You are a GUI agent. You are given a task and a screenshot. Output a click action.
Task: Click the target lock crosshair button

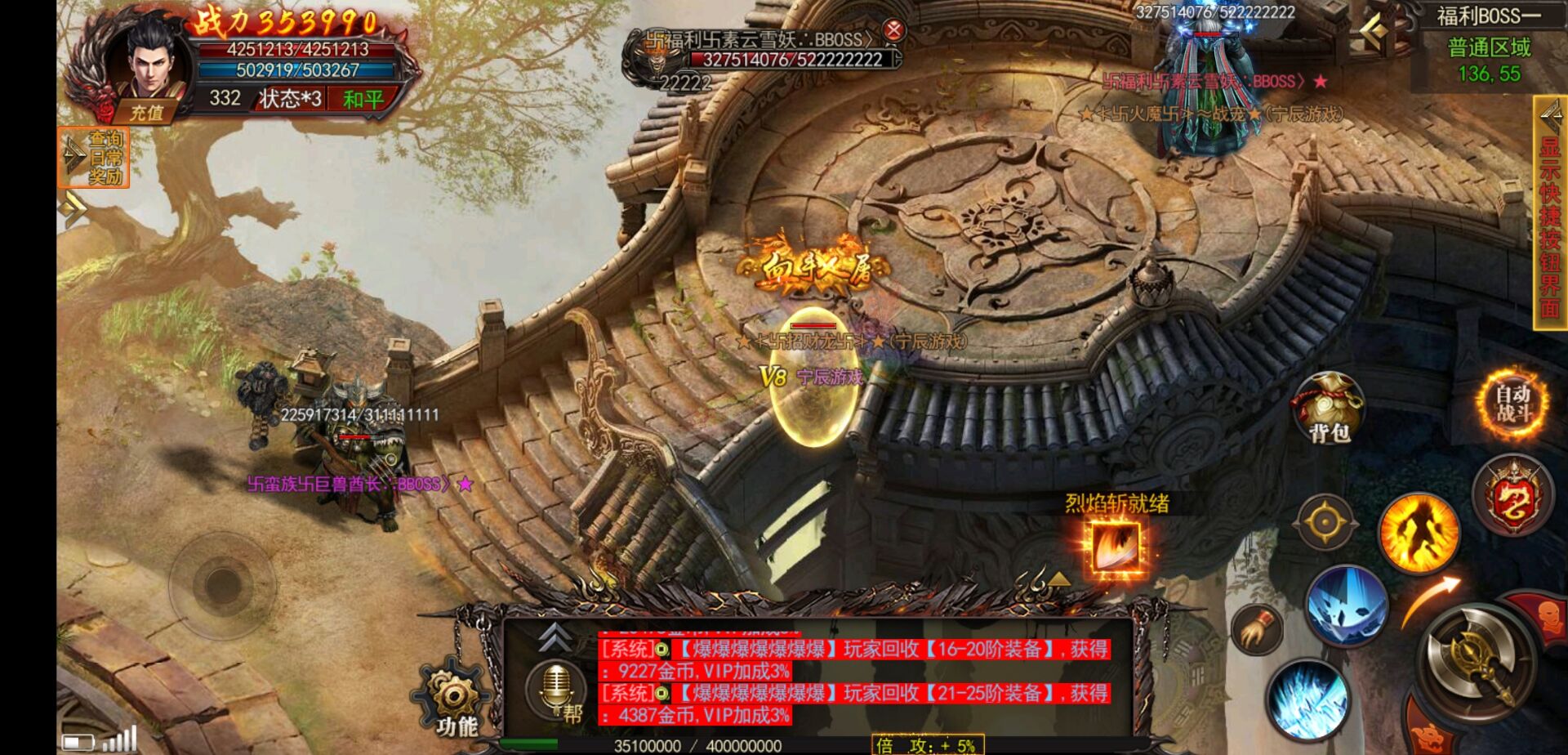(1325, 521)
